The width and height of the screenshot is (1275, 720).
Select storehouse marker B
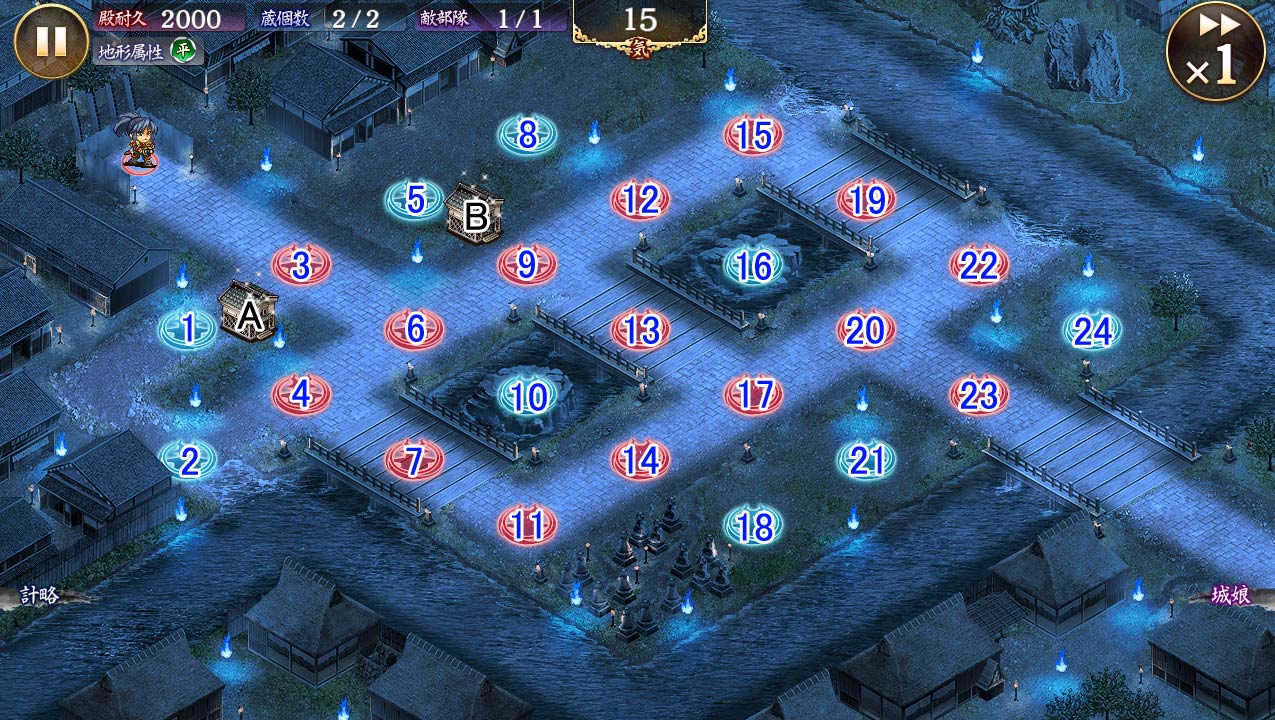click(x=475, y=213)
